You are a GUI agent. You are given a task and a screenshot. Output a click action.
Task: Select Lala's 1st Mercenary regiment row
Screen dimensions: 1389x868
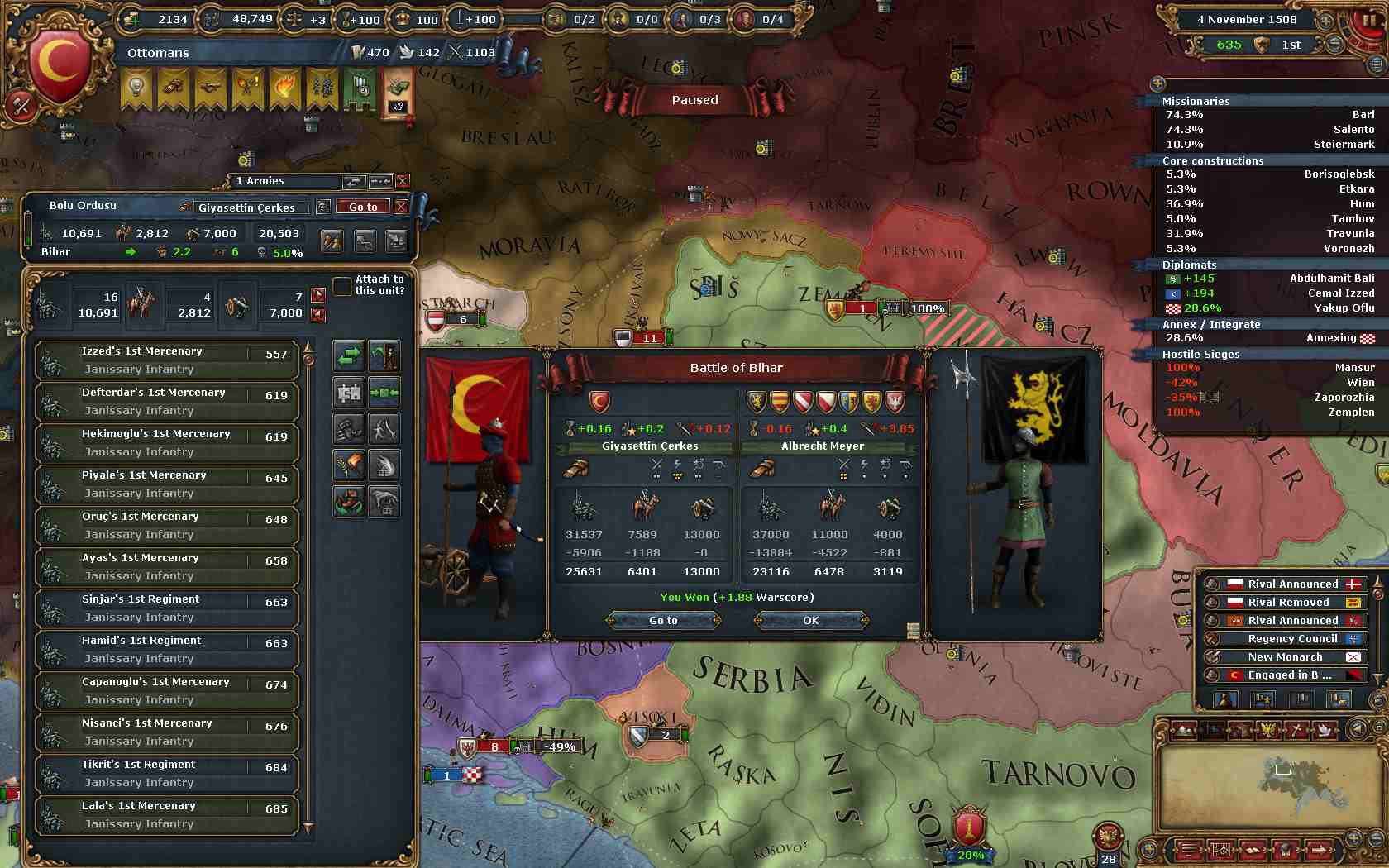(165, 815)
